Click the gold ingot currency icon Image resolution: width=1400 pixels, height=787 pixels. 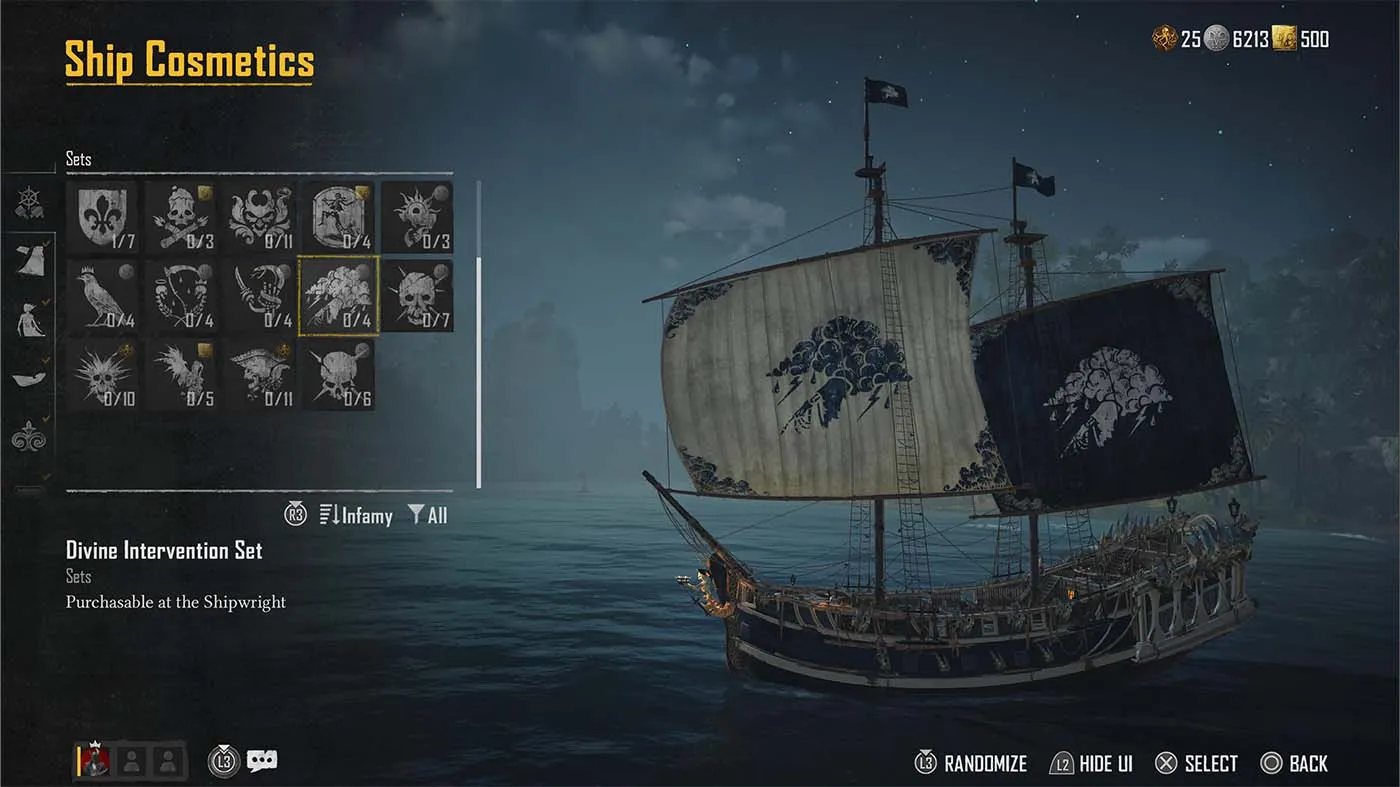pos(1284,39)
